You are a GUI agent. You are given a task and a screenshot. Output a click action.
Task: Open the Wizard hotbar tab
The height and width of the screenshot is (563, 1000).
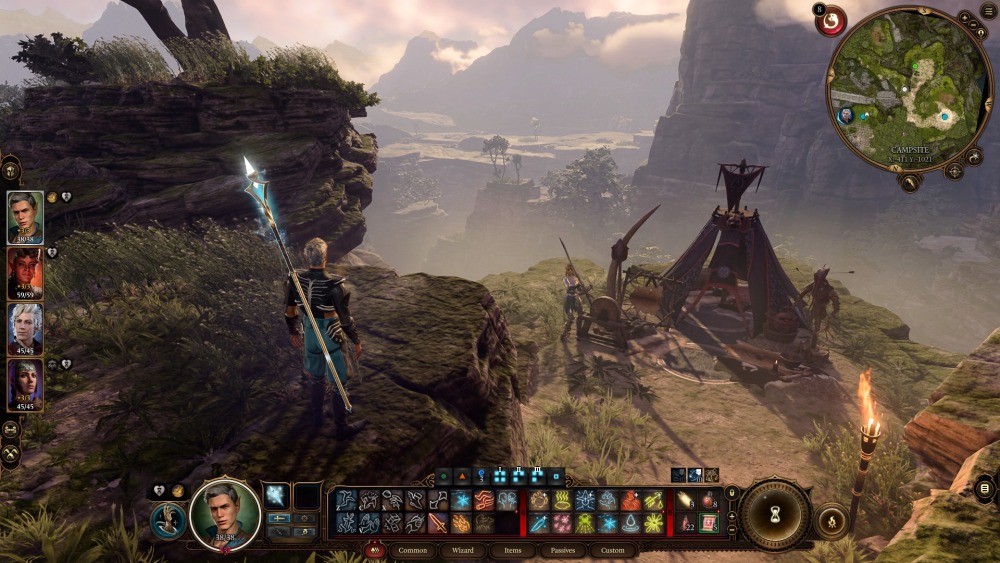(462, 551)
